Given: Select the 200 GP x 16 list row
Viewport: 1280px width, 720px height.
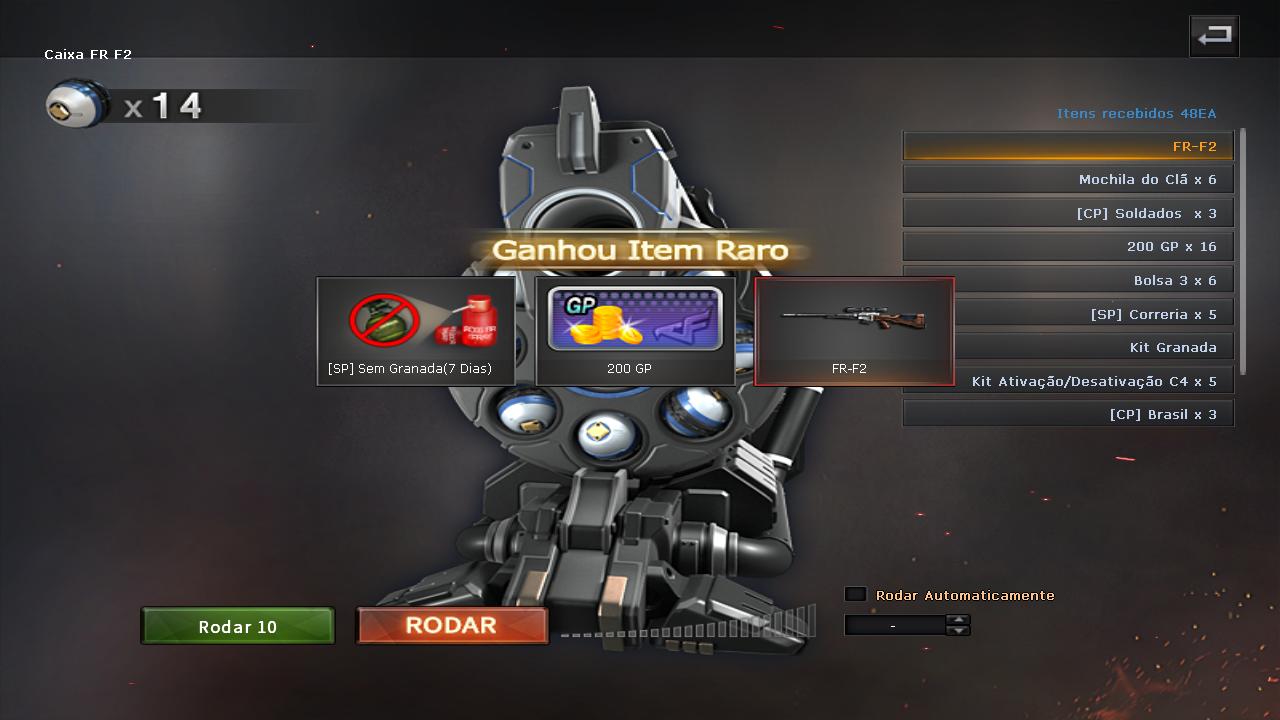Looking at the screenshot, I should pos(1068,247).
